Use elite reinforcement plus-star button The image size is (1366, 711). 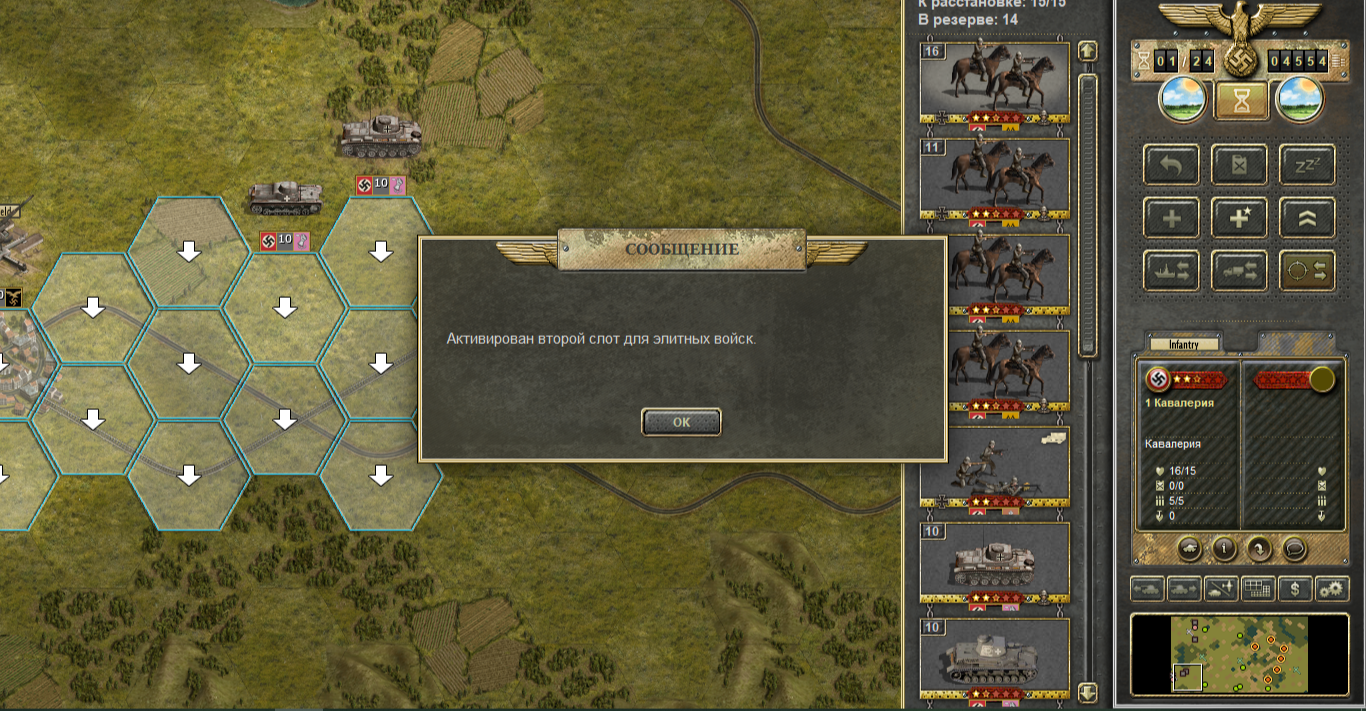(1239, 218)
